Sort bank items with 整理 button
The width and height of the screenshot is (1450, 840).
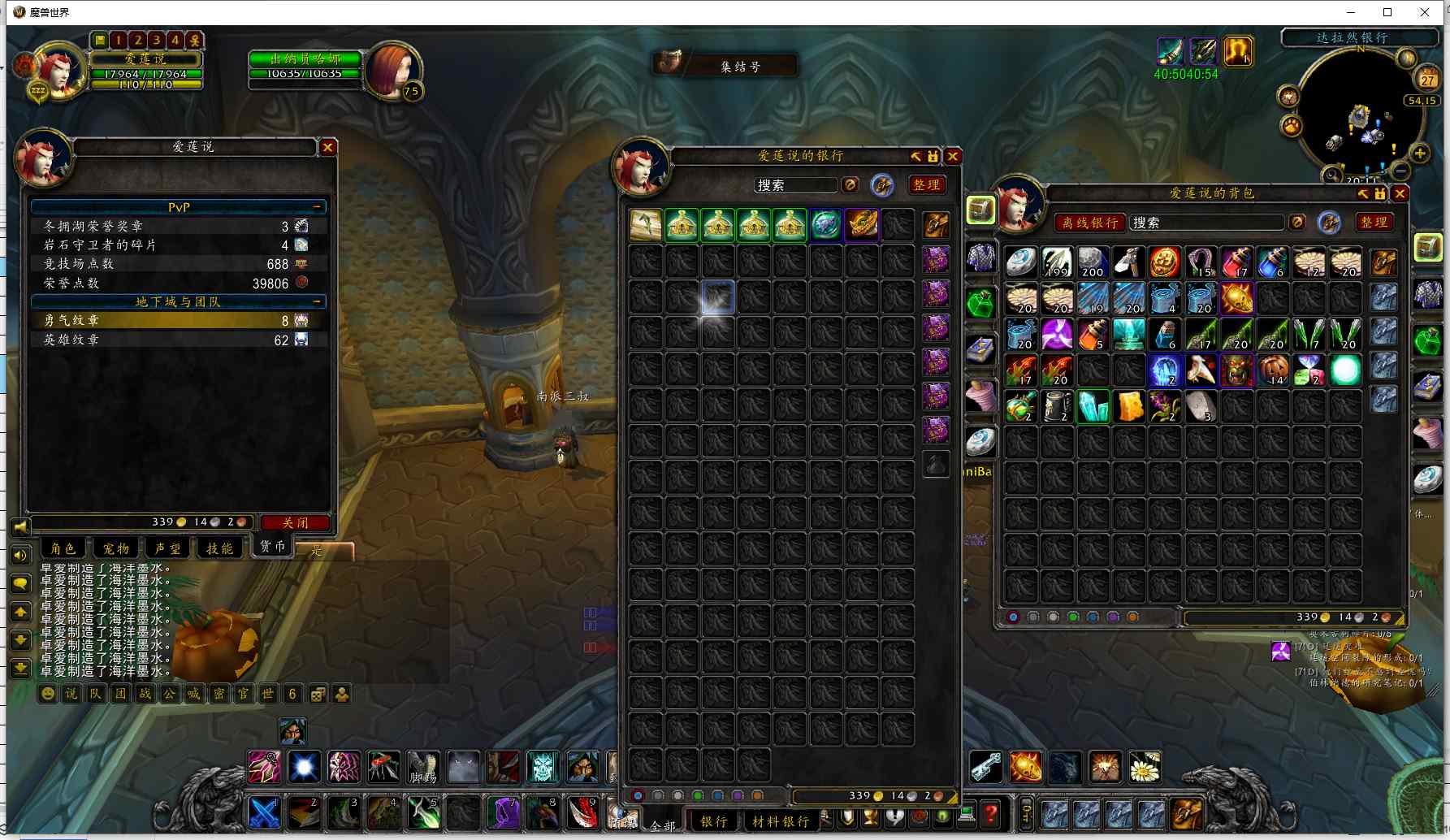tap(926, 185)
